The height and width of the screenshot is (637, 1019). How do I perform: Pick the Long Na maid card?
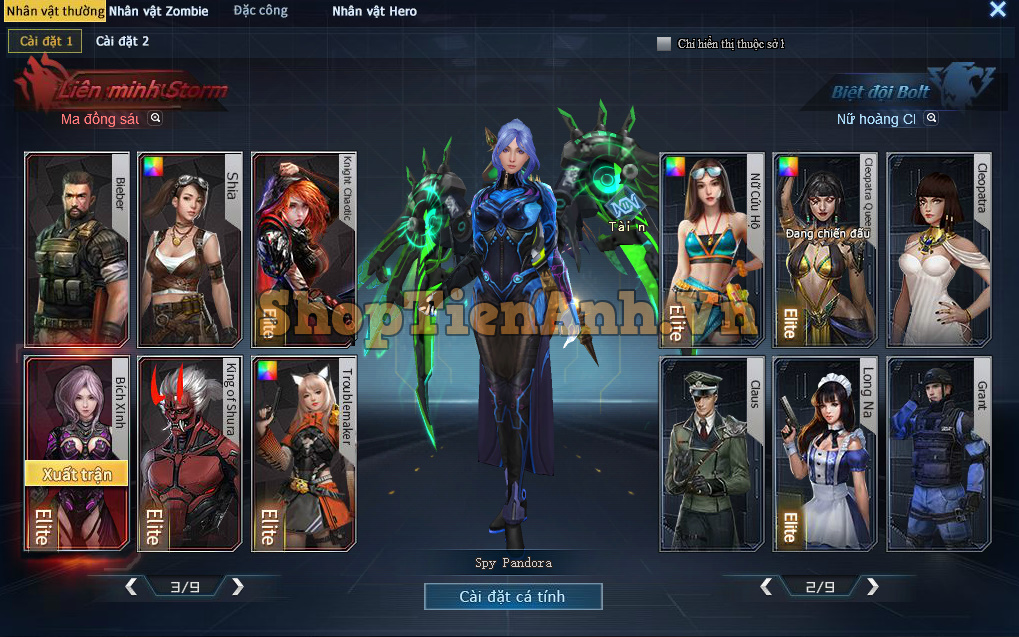coord(825,453)
